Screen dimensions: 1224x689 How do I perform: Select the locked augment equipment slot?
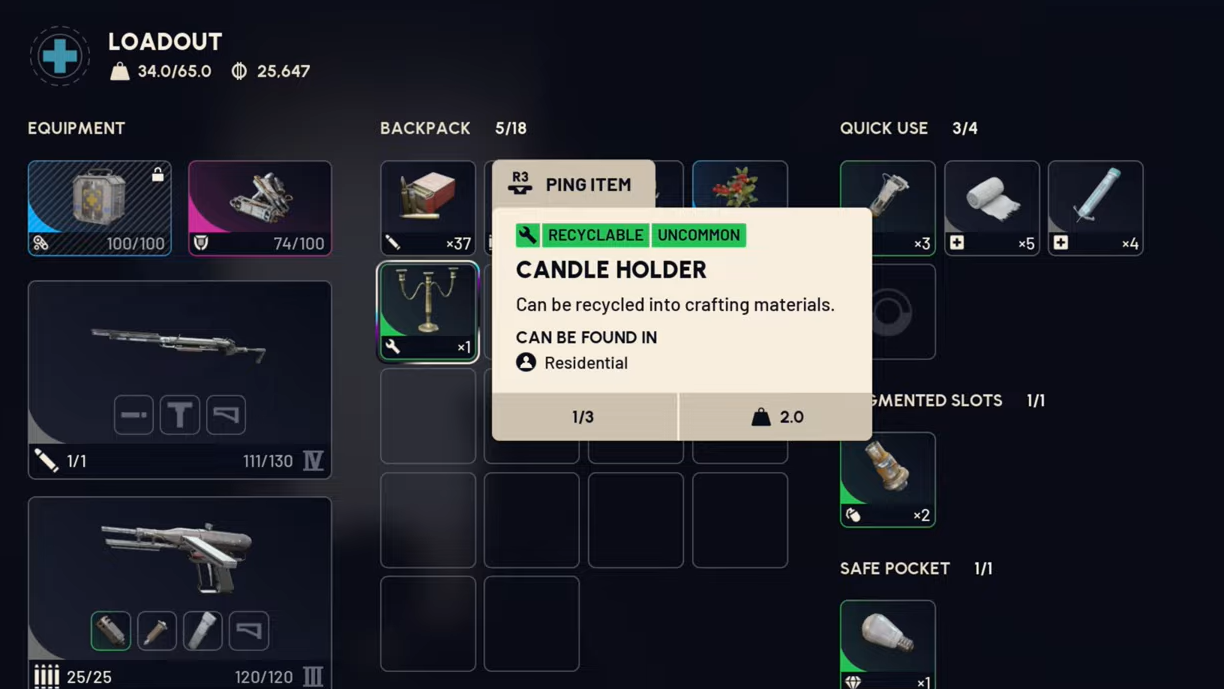(x=100, y=207)
